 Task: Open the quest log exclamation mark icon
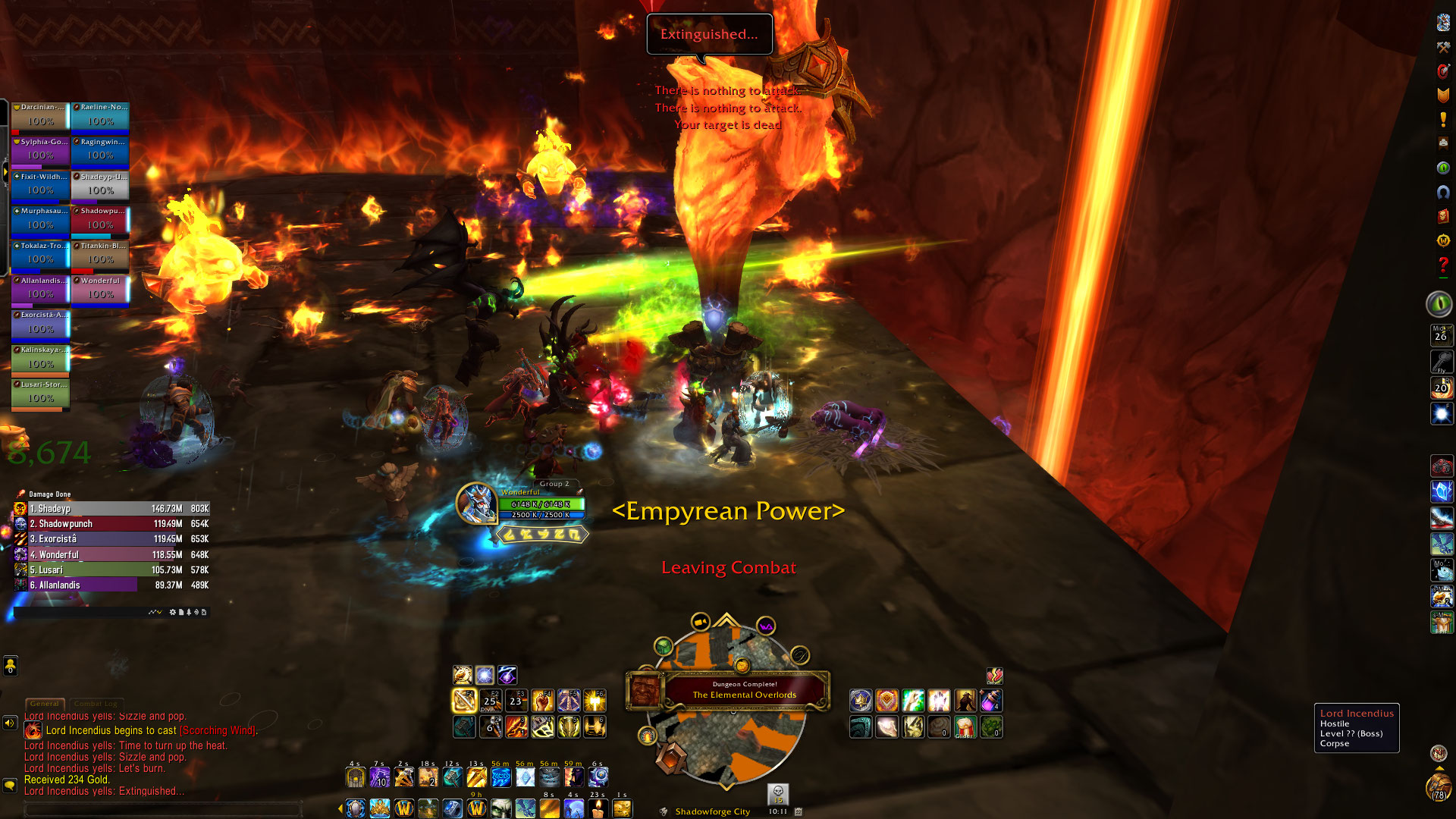coord(1443,119)
